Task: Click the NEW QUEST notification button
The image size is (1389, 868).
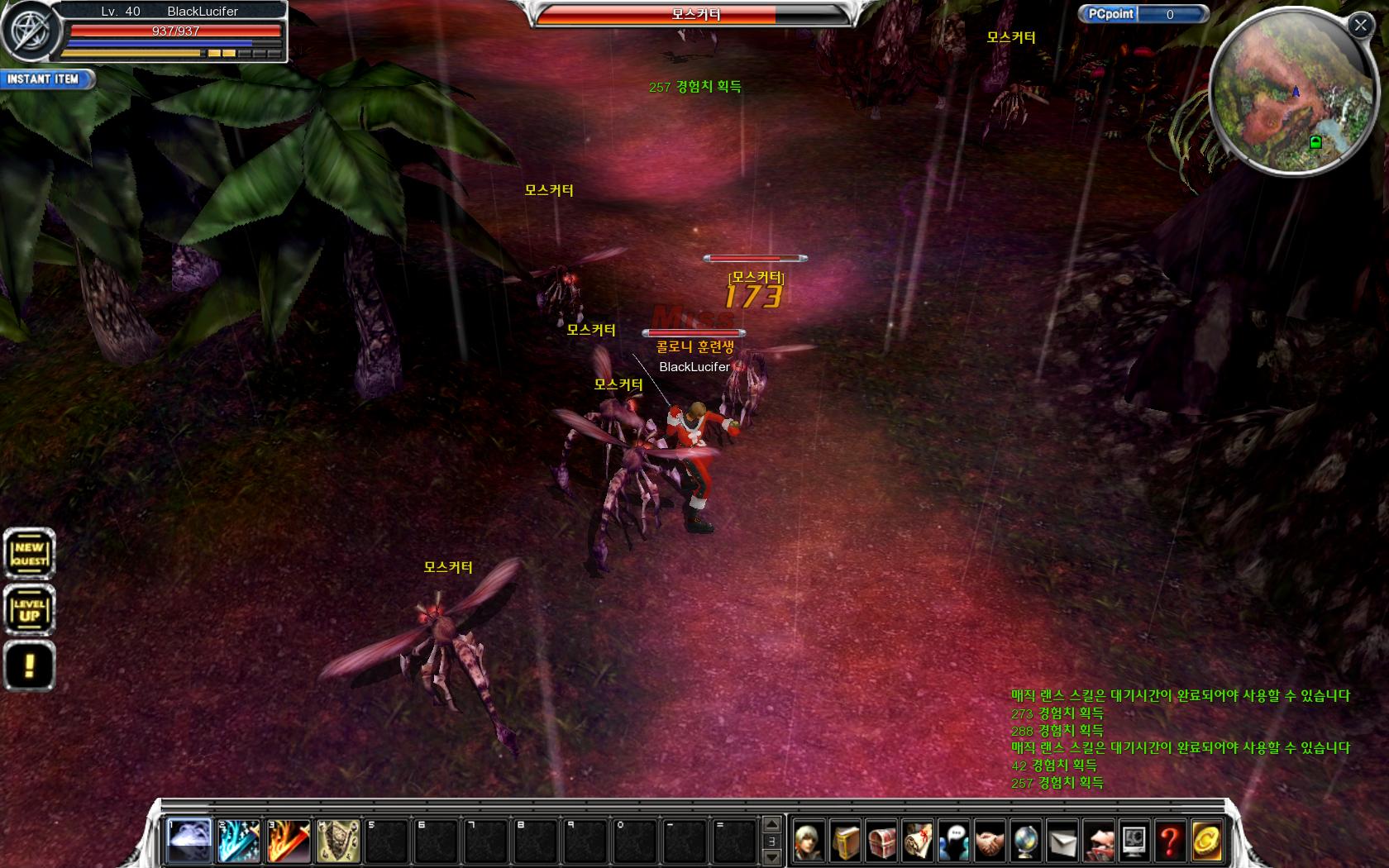Action: [30, 553]
